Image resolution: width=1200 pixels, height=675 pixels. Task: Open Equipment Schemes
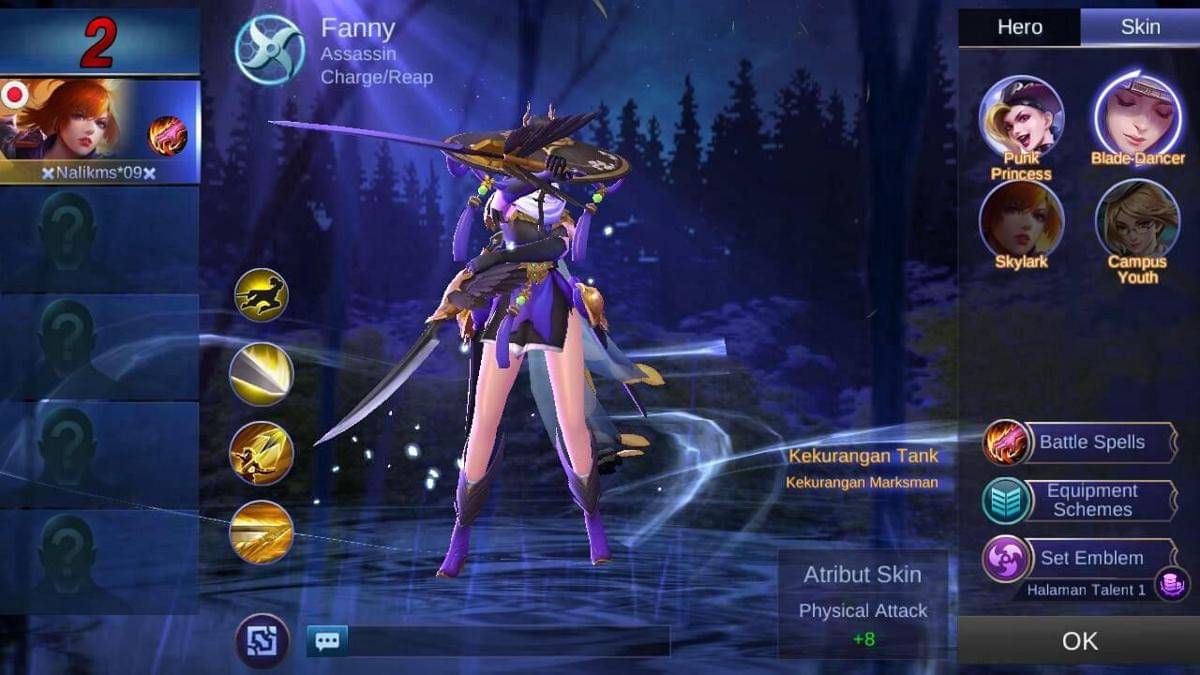pos(1090,500)
